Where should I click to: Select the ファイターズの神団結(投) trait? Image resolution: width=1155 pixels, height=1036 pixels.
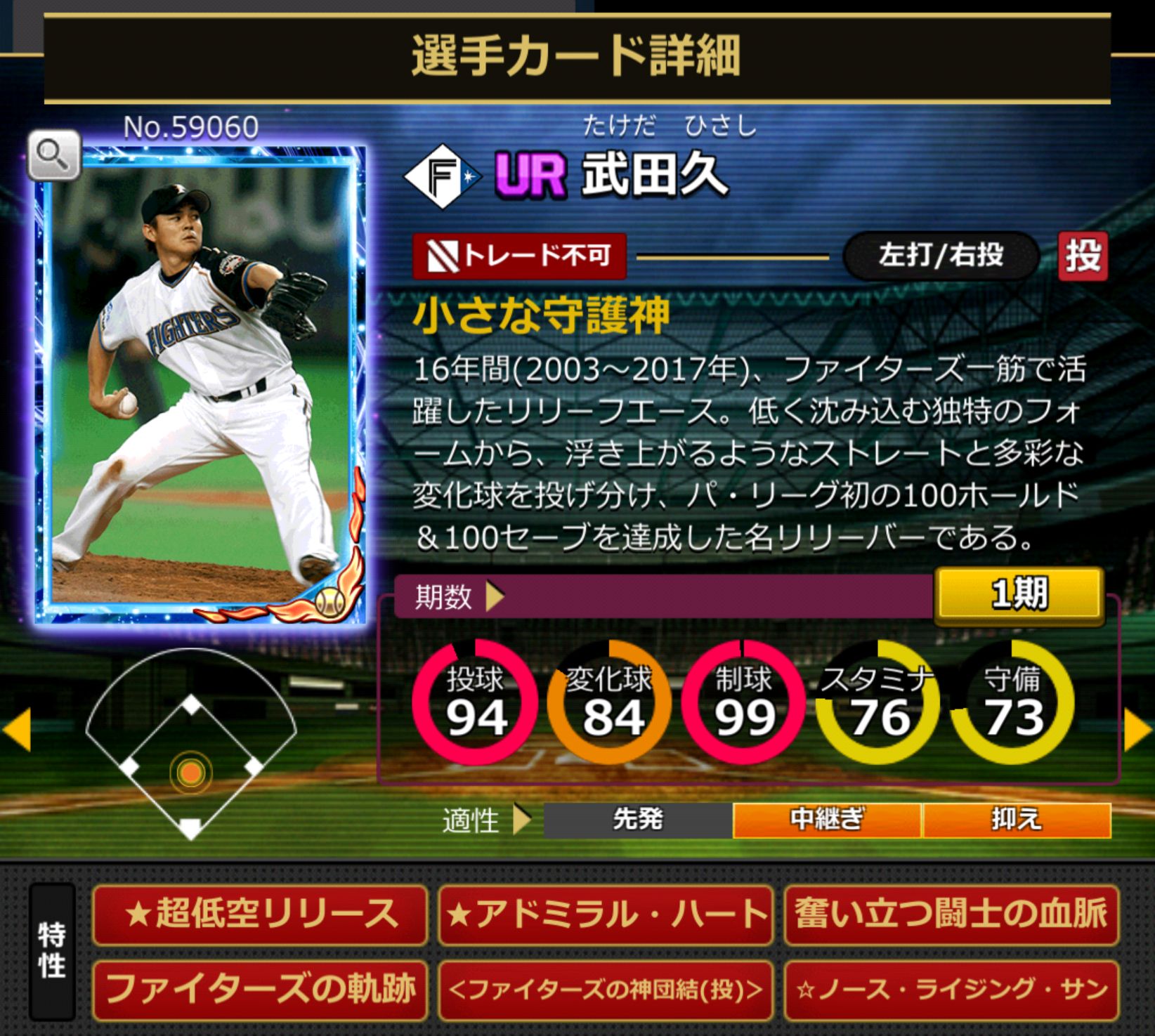click(606, 990)
